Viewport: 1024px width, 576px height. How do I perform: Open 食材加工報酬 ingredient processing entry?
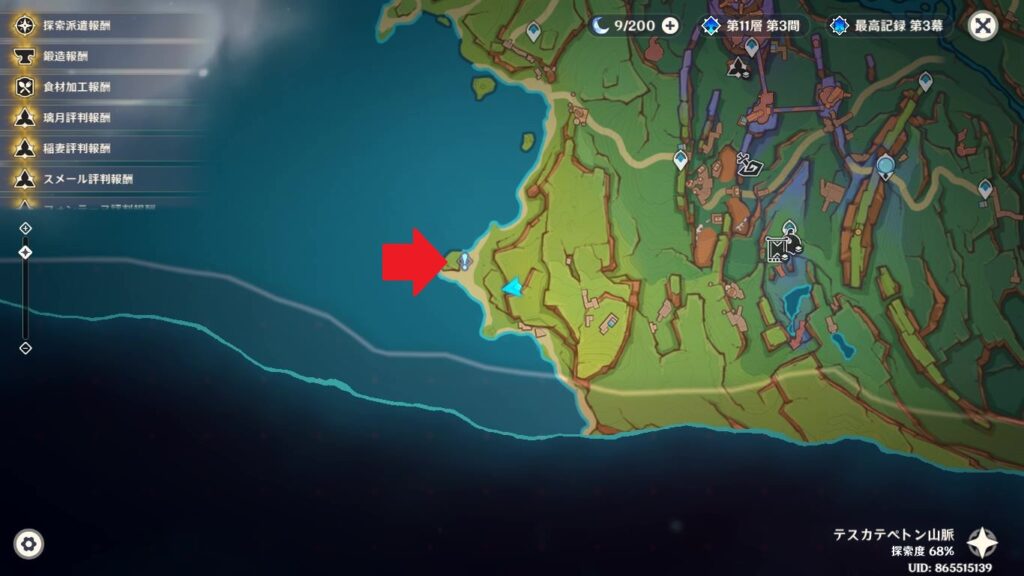pyautogui.click(x=75, y=86)
